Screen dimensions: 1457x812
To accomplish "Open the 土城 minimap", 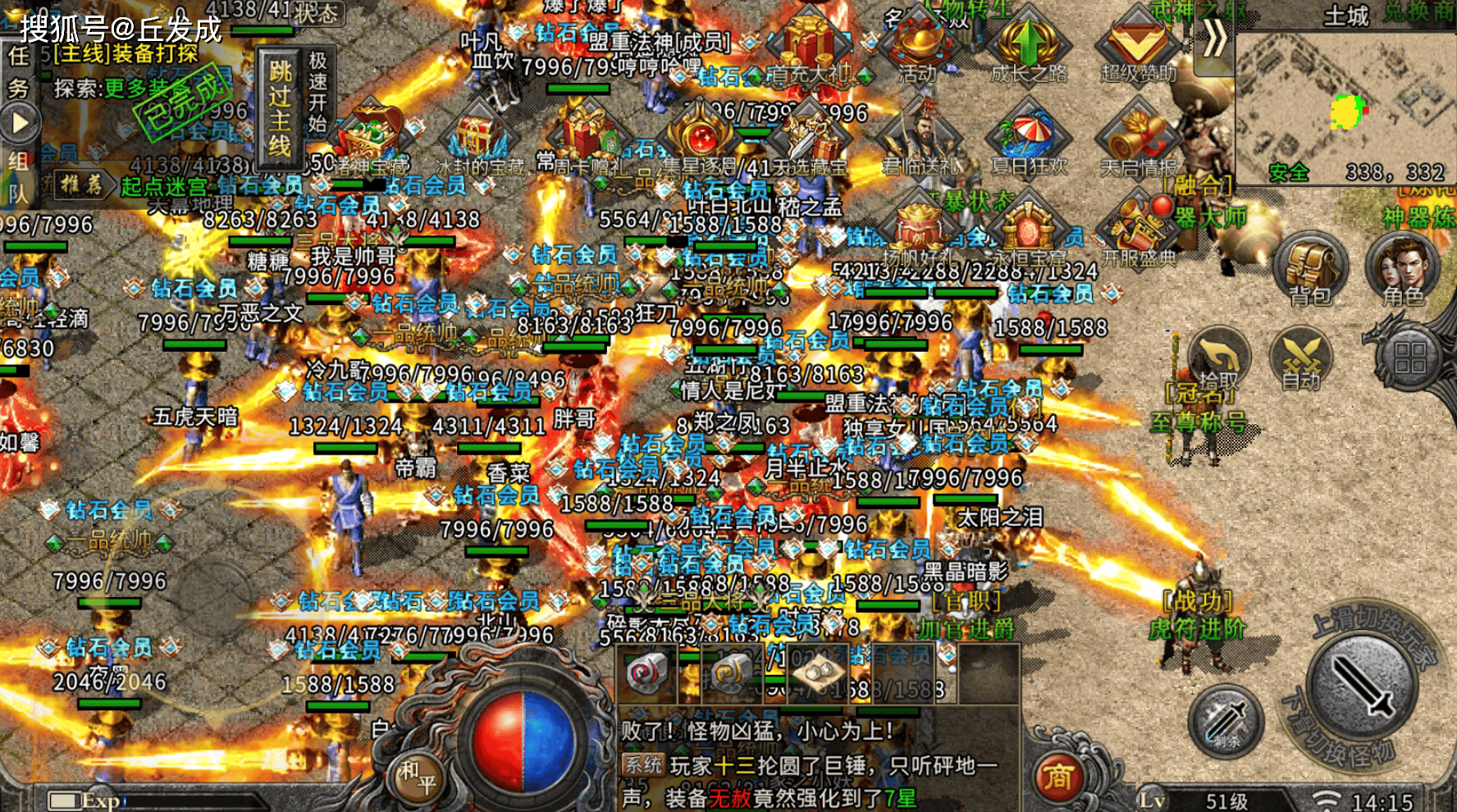I will [x=1345, y=107].
